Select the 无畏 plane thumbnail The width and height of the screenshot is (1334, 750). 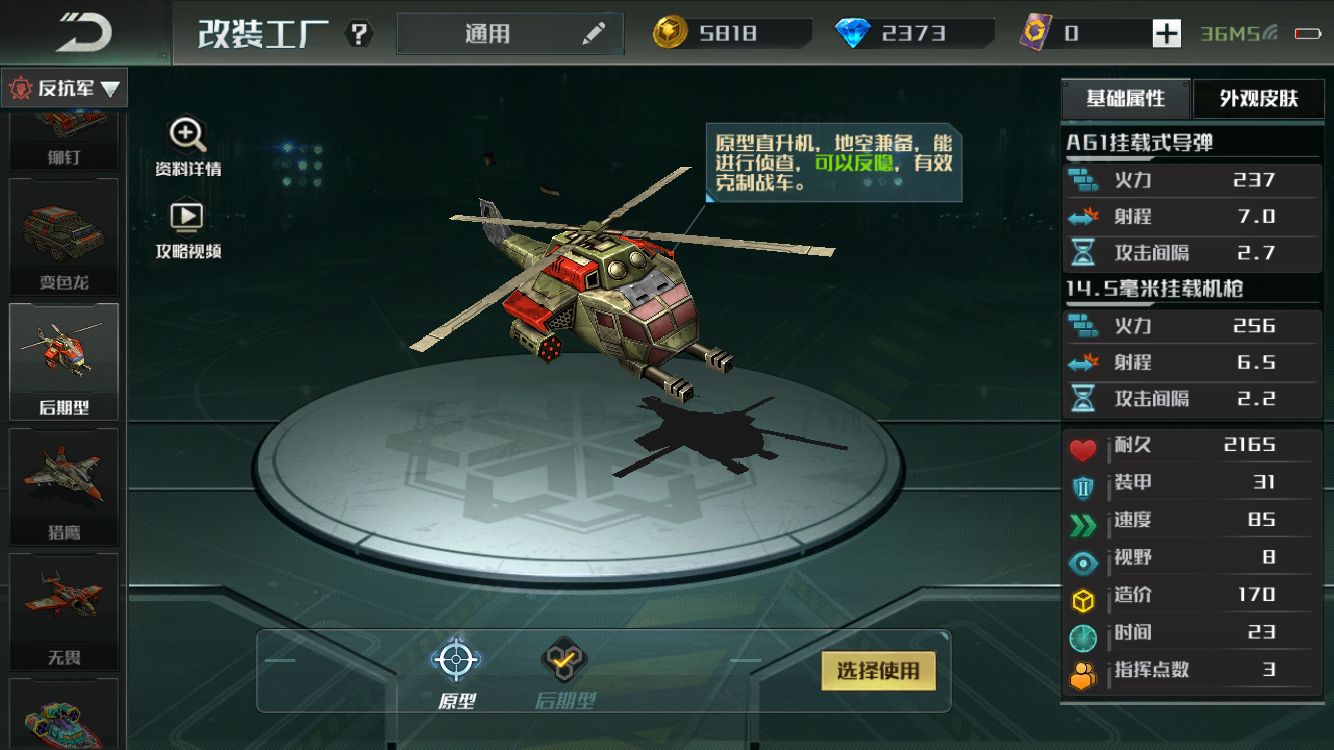64,610
